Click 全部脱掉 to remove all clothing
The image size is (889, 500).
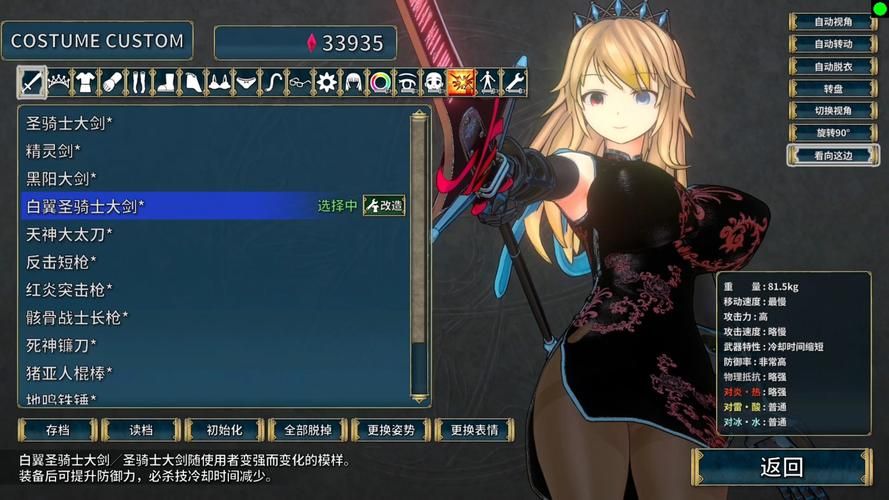click(x=307, y=430)
